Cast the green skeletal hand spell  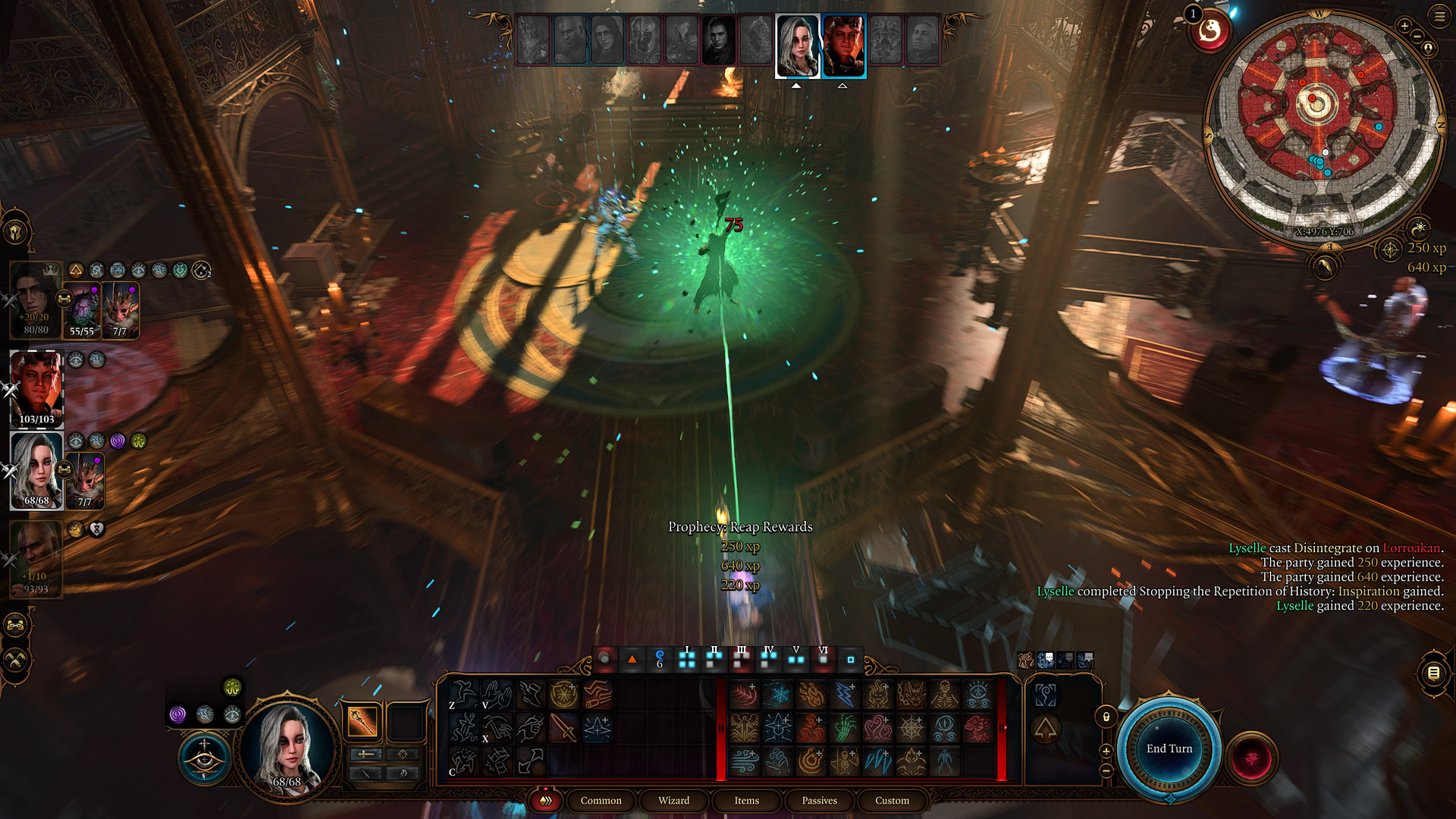pos(844,728)
